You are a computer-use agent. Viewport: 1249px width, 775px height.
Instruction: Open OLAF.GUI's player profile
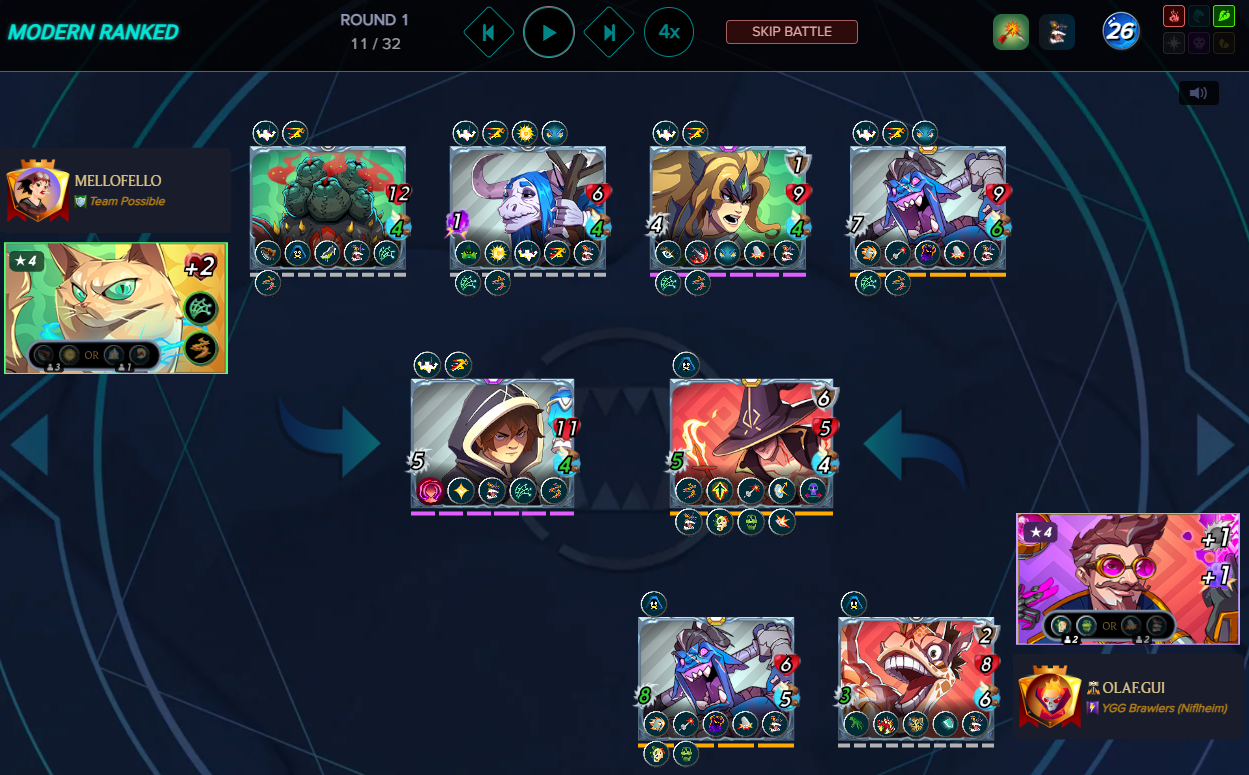[x=1126, y=688]
